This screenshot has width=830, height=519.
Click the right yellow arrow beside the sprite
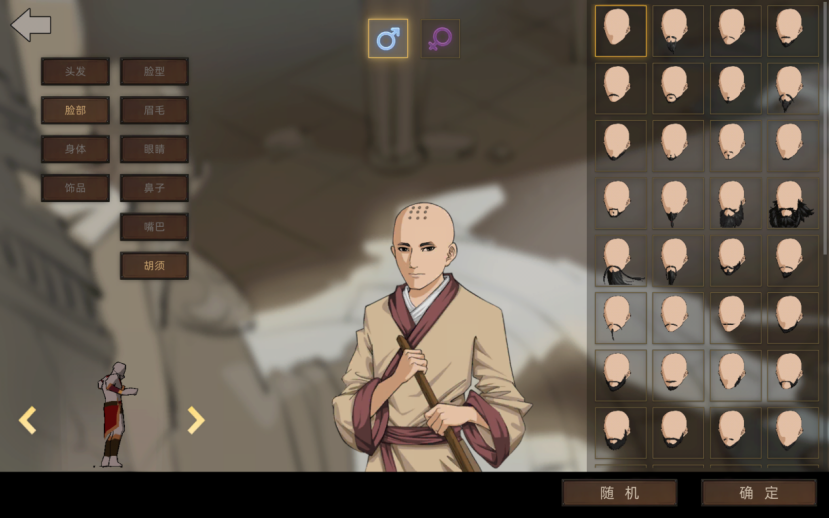coord(196,420)
